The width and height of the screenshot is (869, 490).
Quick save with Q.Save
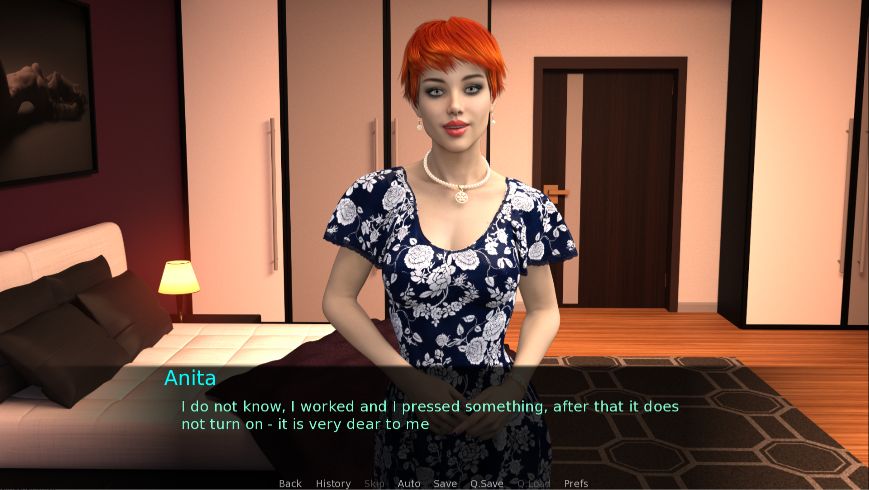(486, 484)
